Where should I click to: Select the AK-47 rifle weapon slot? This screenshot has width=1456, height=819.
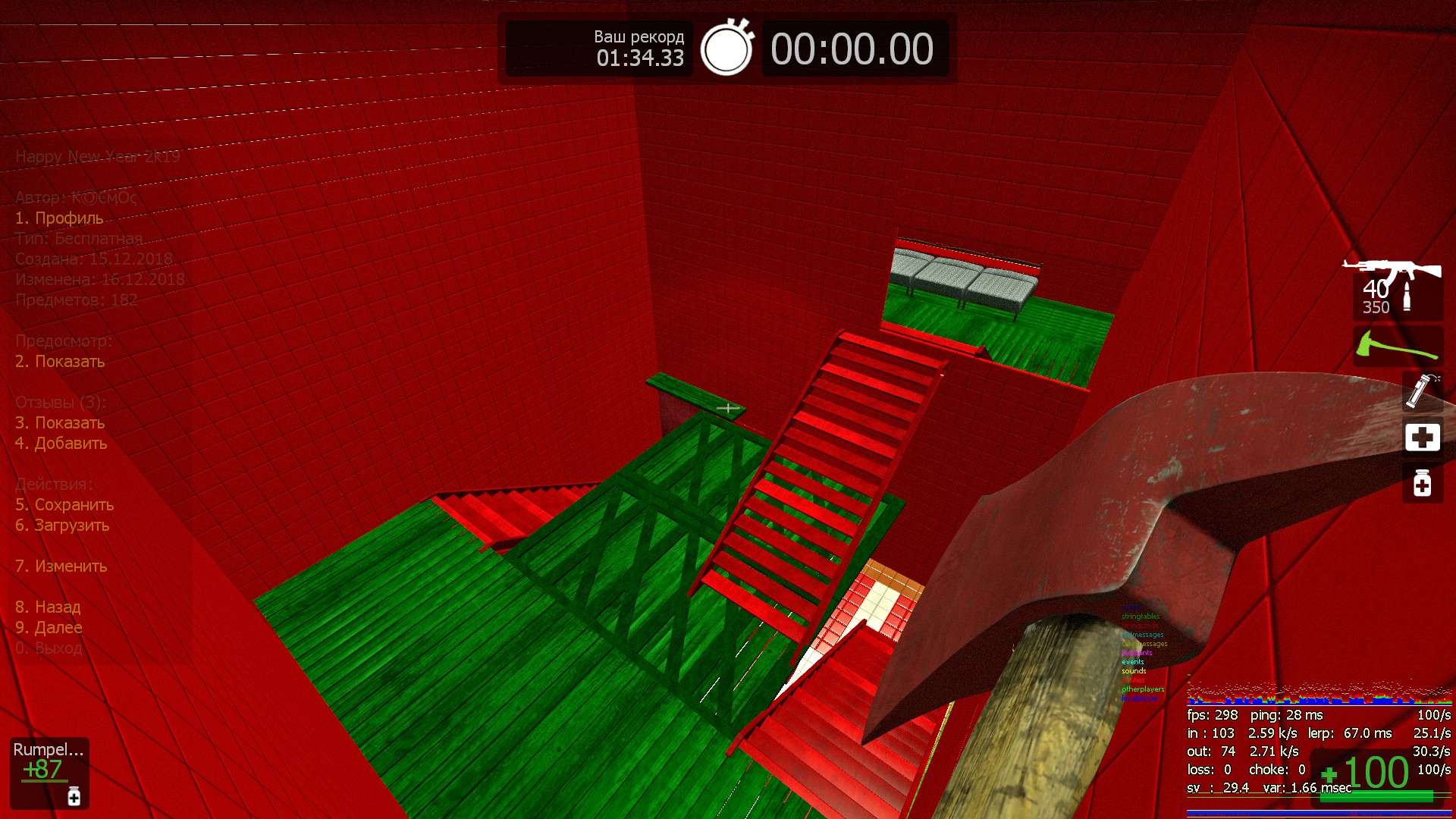(x=1397, y=288)
